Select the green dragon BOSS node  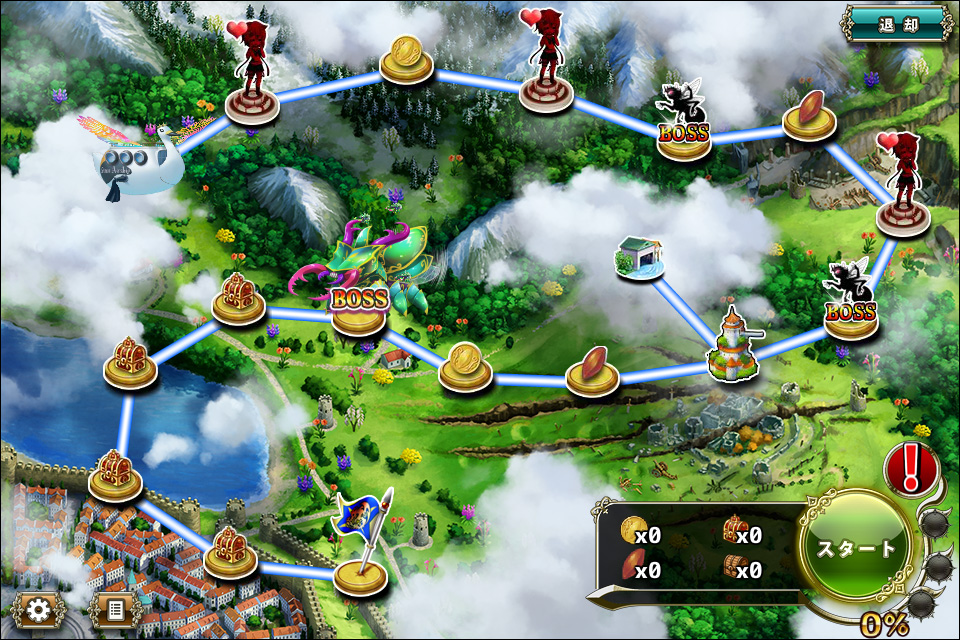coord(359,300)
